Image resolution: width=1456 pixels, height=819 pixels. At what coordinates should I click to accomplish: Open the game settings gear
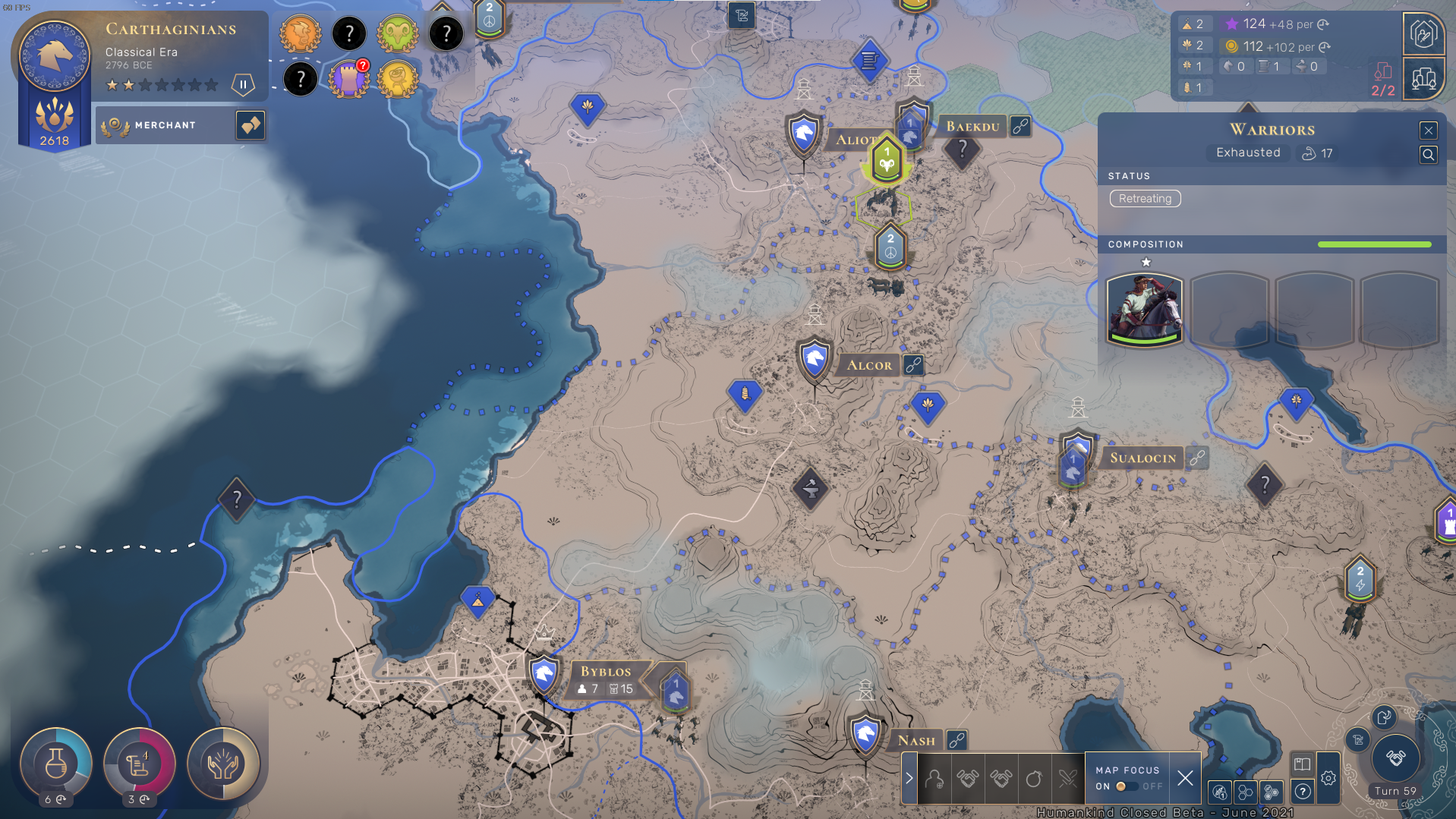pyautogui.click(x=1328, y=778)
